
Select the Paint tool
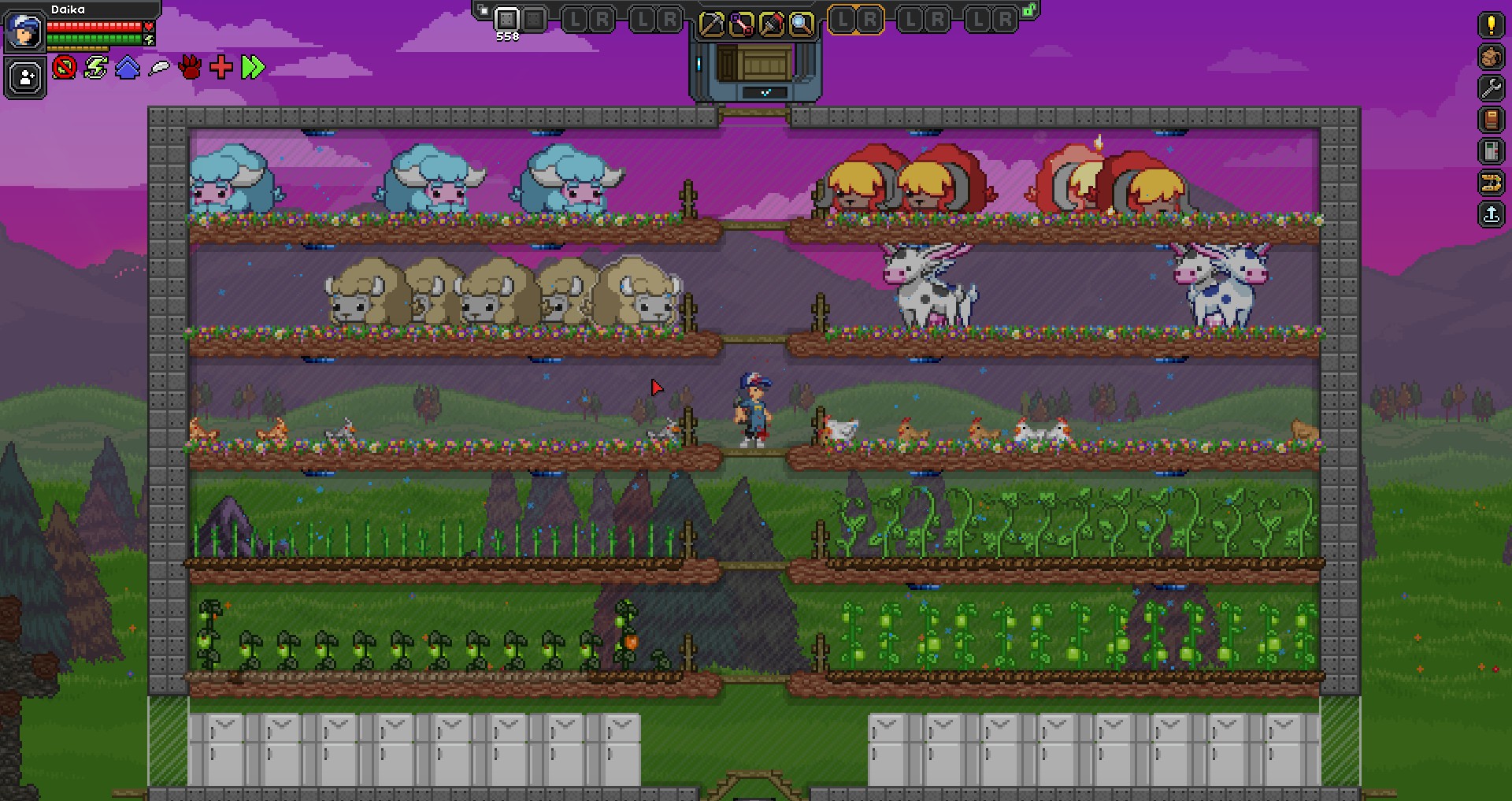point(771,22)
